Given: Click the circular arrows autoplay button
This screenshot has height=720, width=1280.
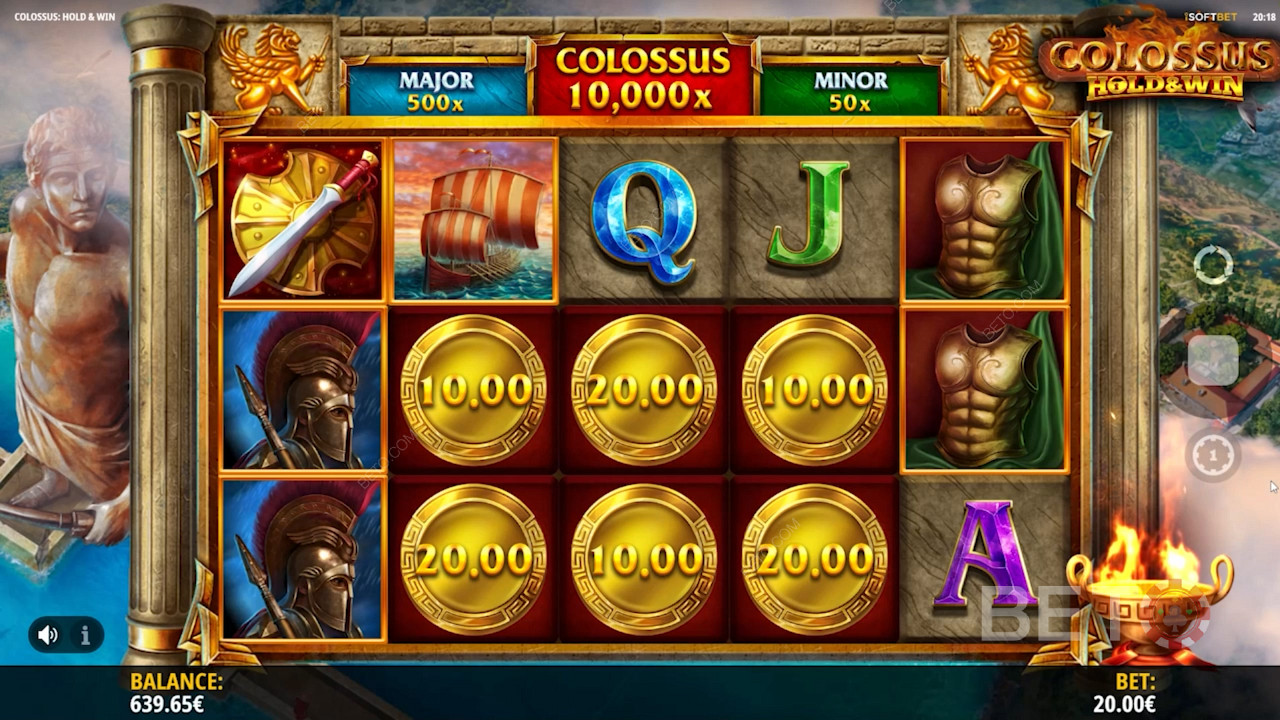Looking at the screenshot, I should [x=1213, y=266].
